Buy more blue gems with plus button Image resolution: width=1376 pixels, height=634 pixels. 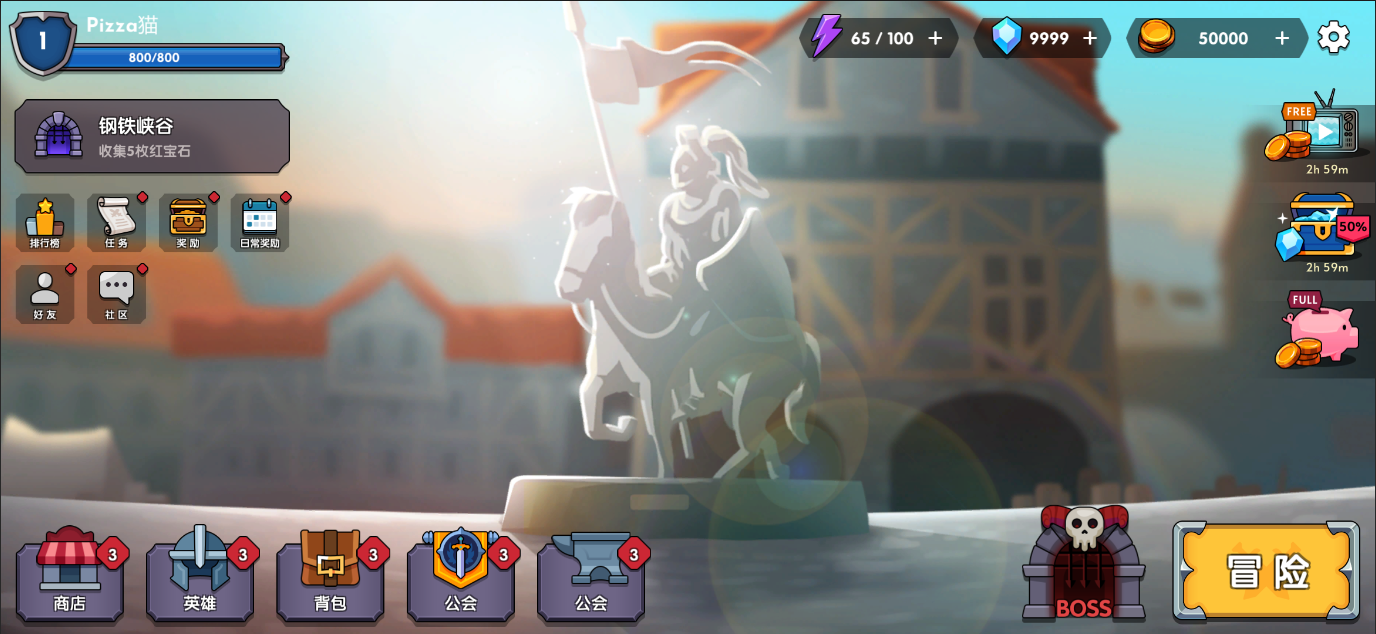1090,38
